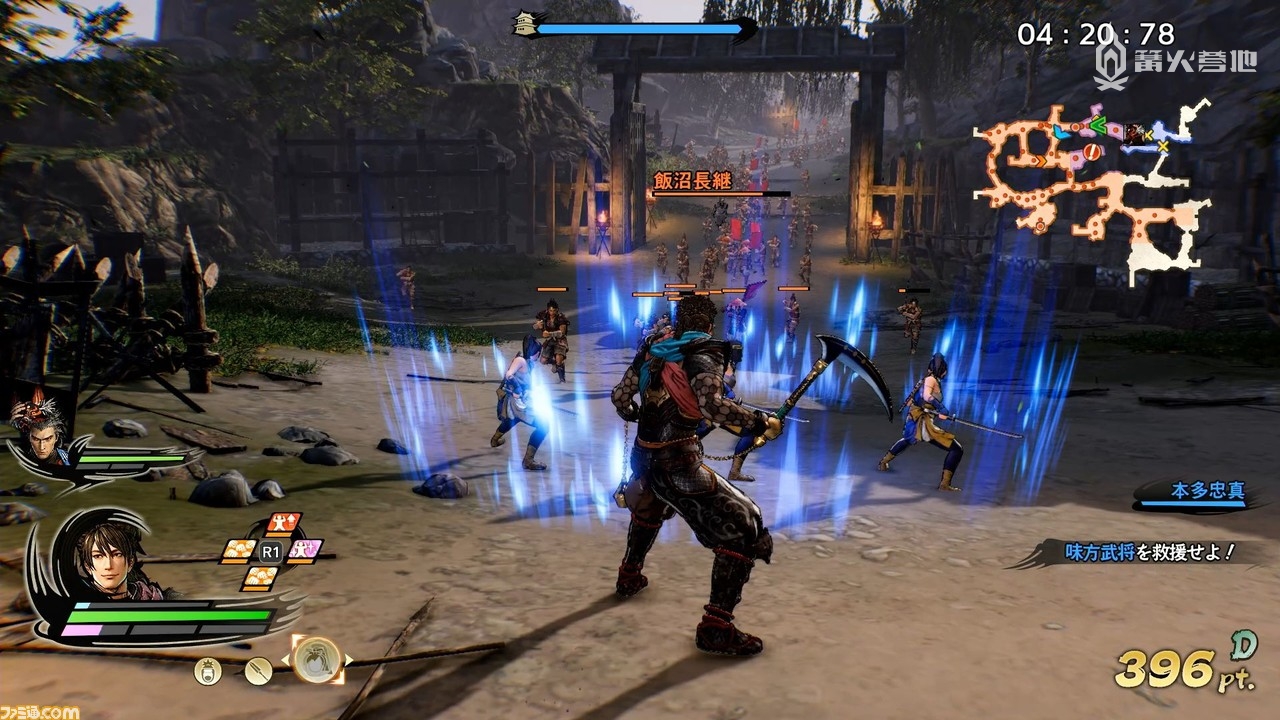The height and width of the screenshot is (720, 1280).
Task: Activate the orange power-up skill icon
Action: (283, 525)
